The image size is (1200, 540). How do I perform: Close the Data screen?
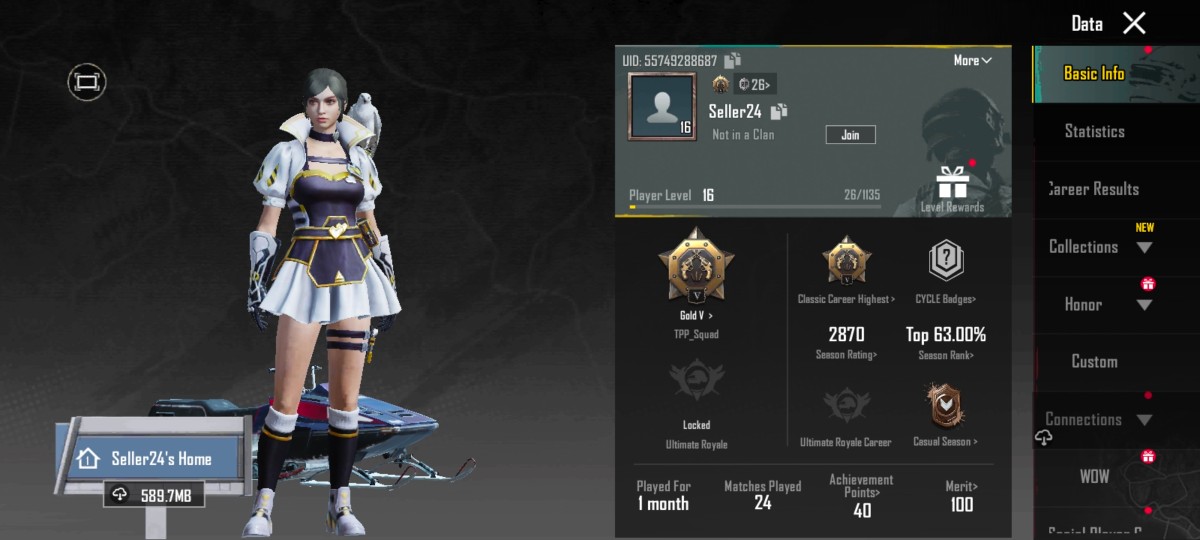(x=1134, y=23)
